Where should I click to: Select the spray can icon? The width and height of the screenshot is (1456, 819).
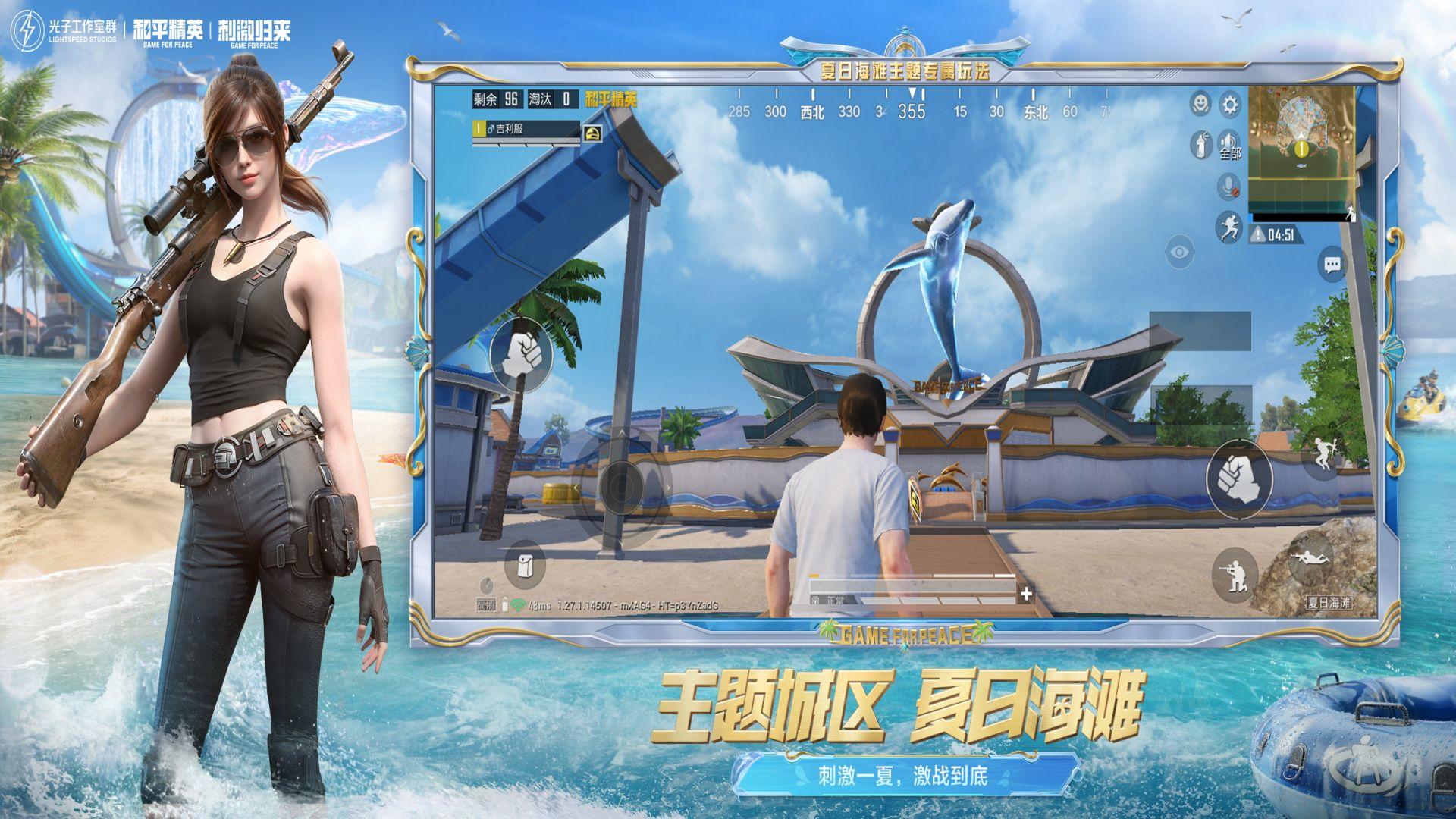click(1200, 144)
